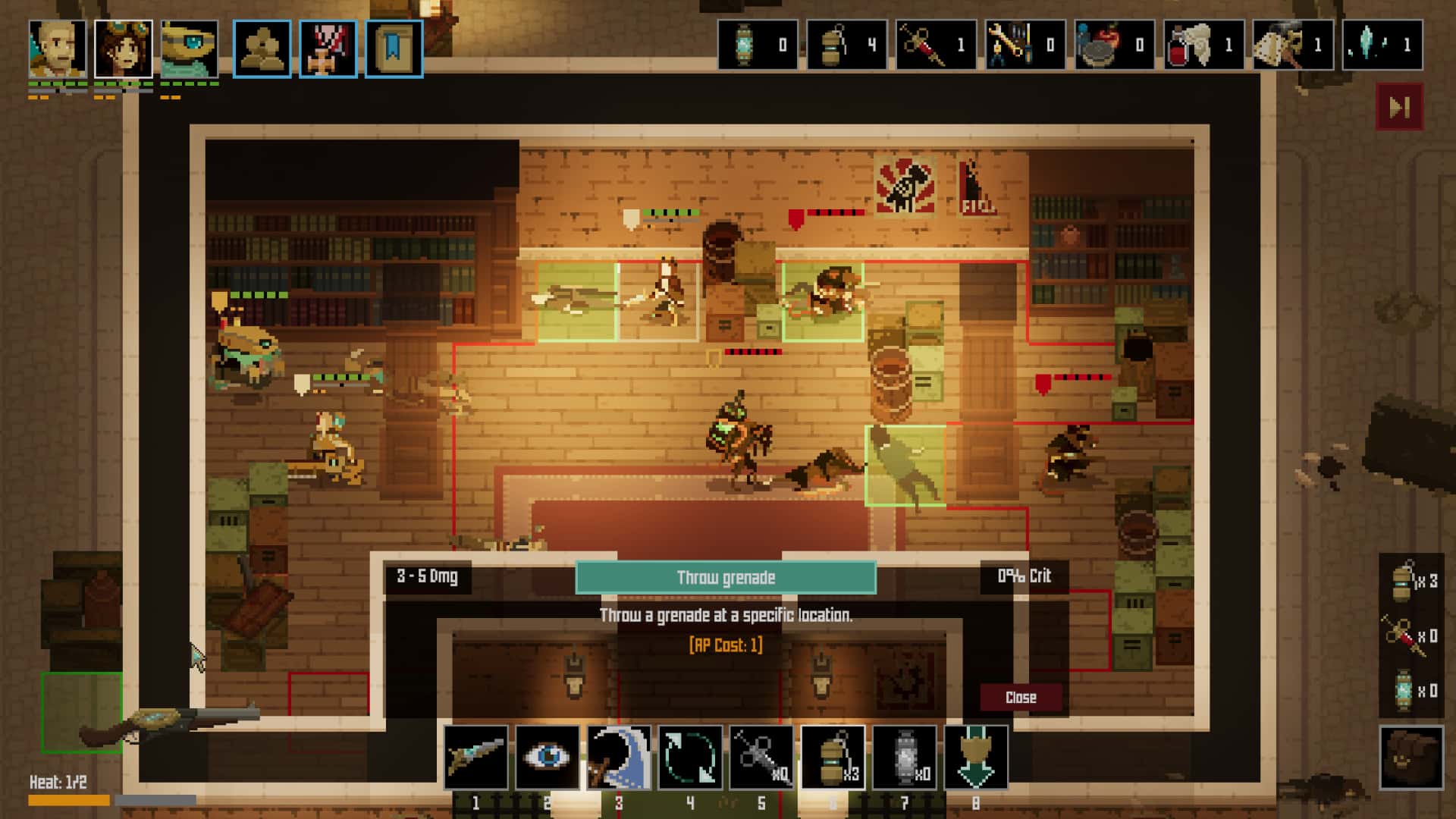This screenshot has height=819, width=1456.
Task: End the turn with the skip button
Action: point(1399,107)
